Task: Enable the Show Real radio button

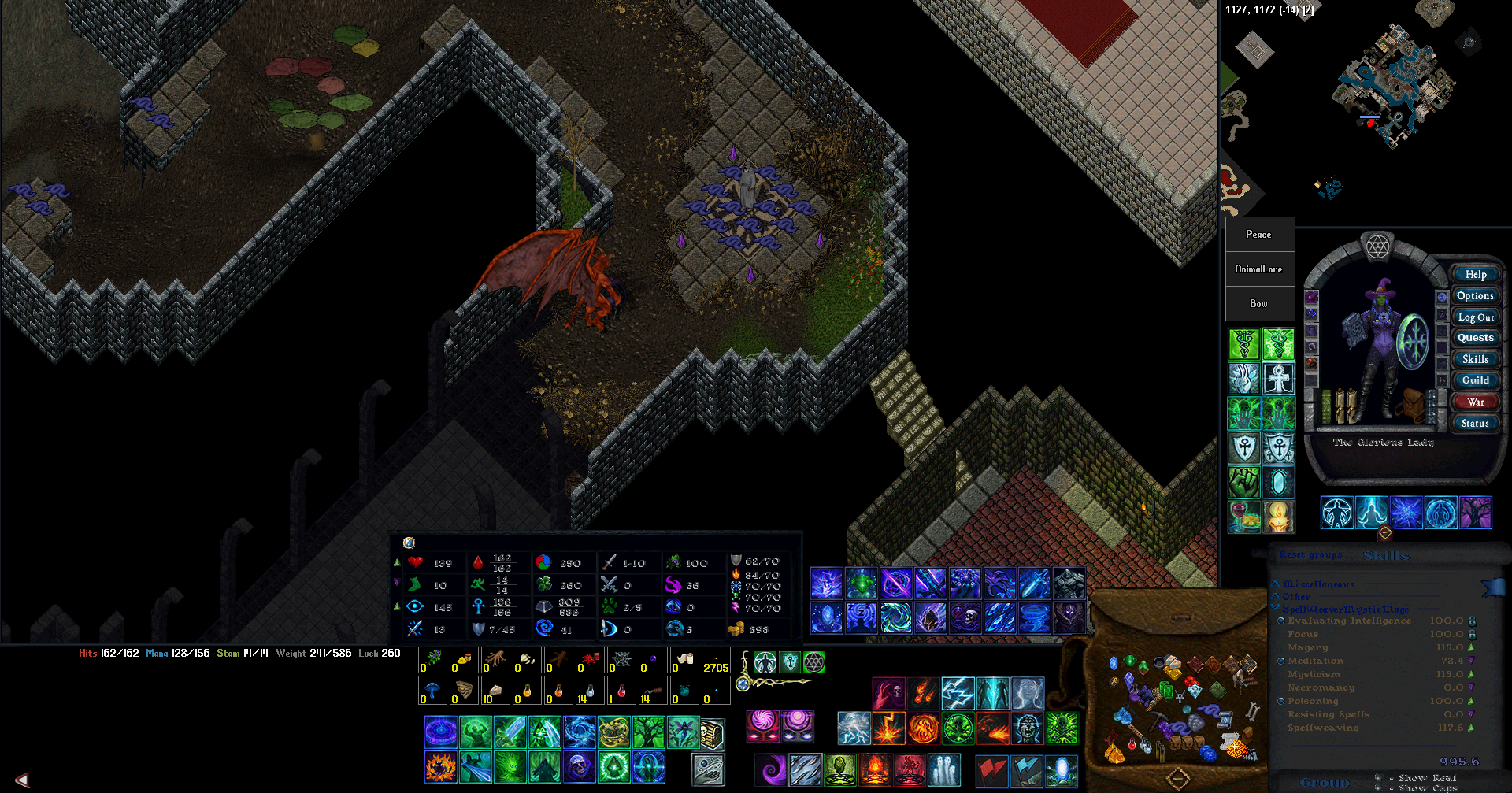Action: 1380,777
